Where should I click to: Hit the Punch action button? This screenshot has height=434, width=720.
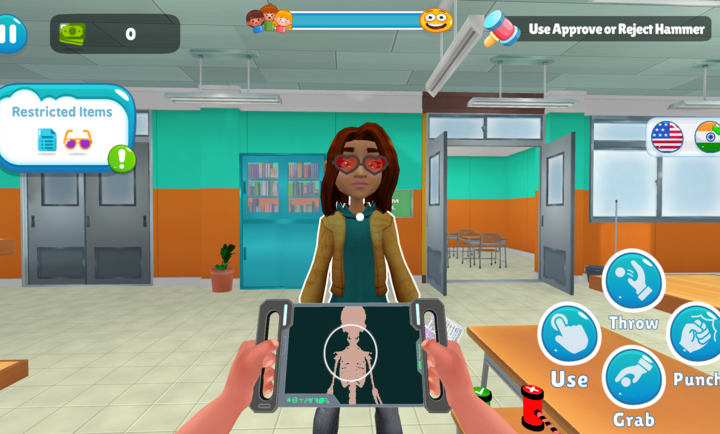coord(696,334)
